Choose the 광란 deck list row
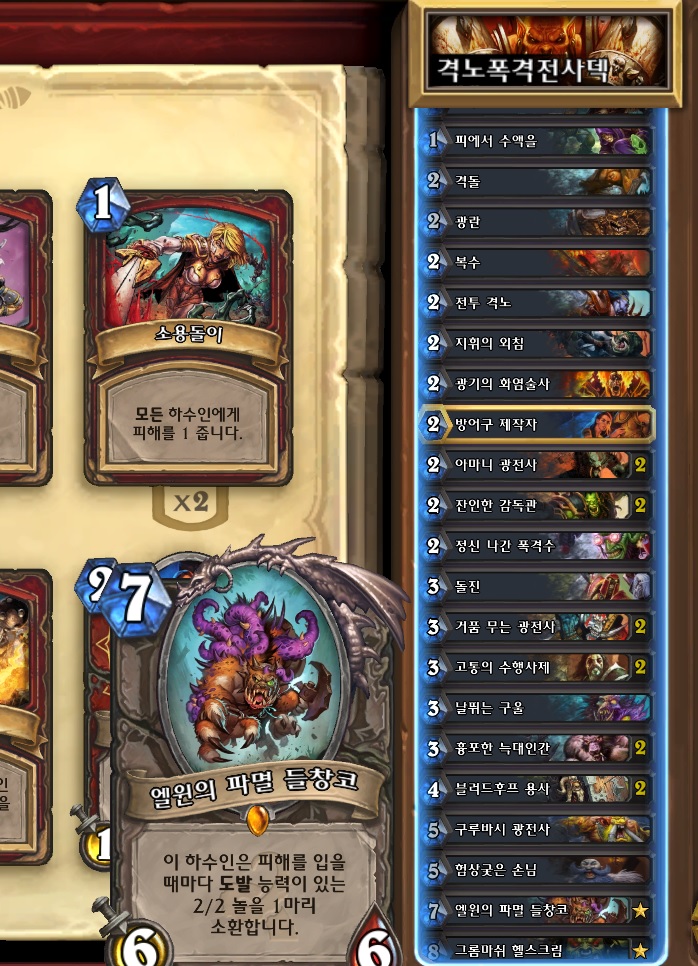 pyautogui.click(x=538, y=222)
